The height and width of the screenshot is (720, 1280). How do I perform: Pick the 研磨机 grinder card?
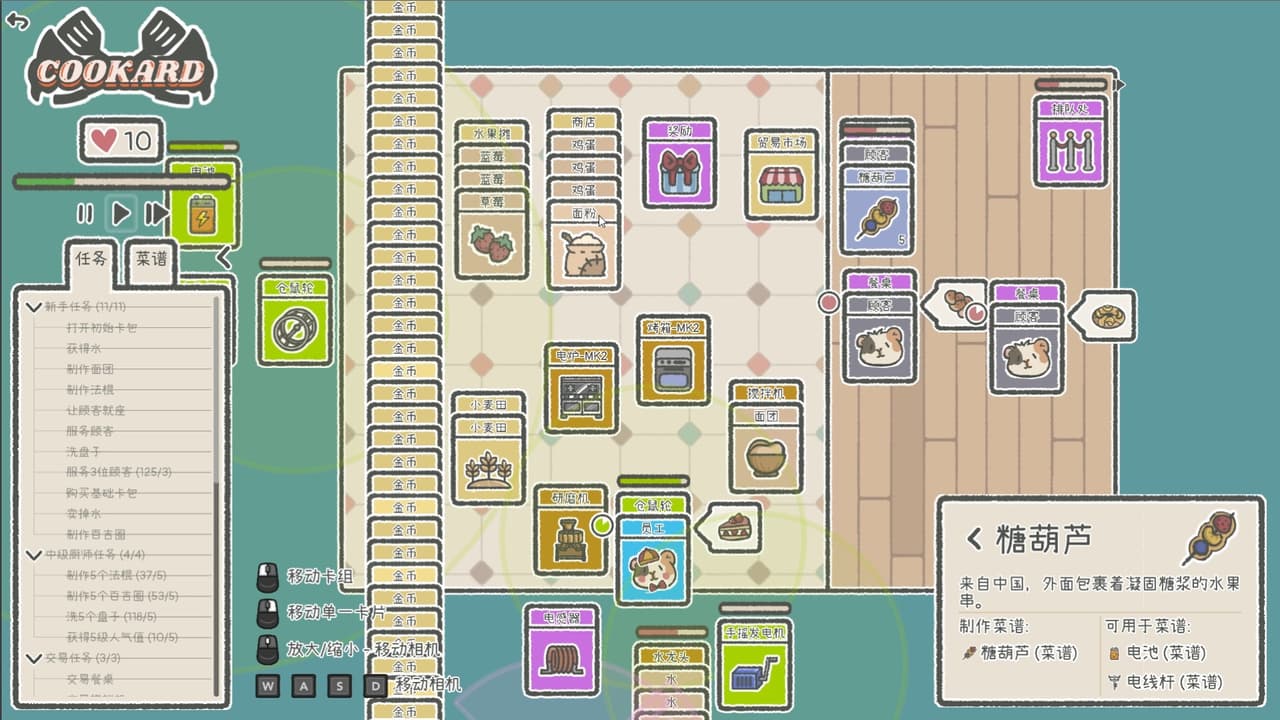pyautogui.click(x=570, y=532)
